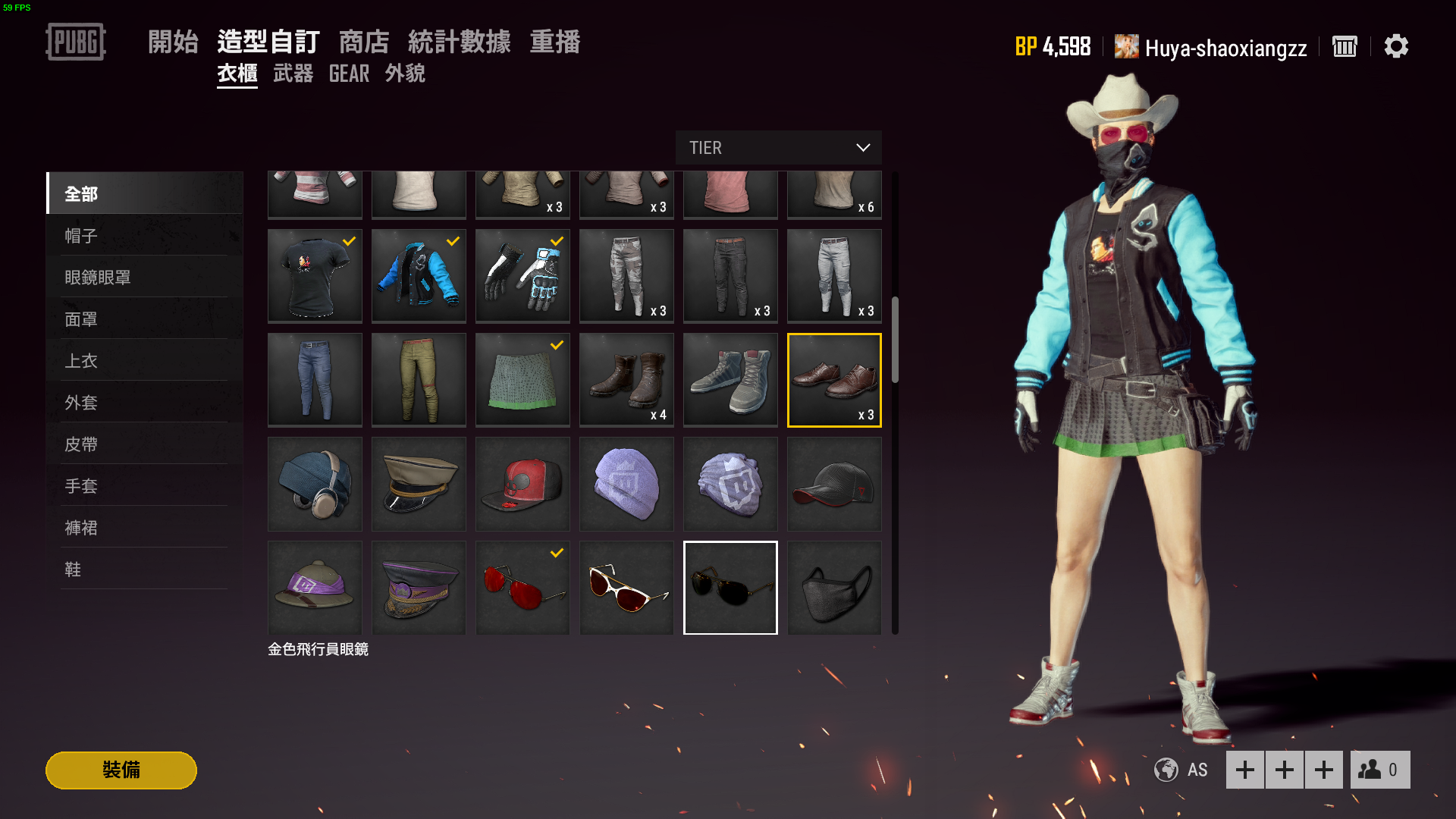Select the highlighted brown shoes thumbnail
Screen dimensions: 1456x819
(x=833, y=379)
